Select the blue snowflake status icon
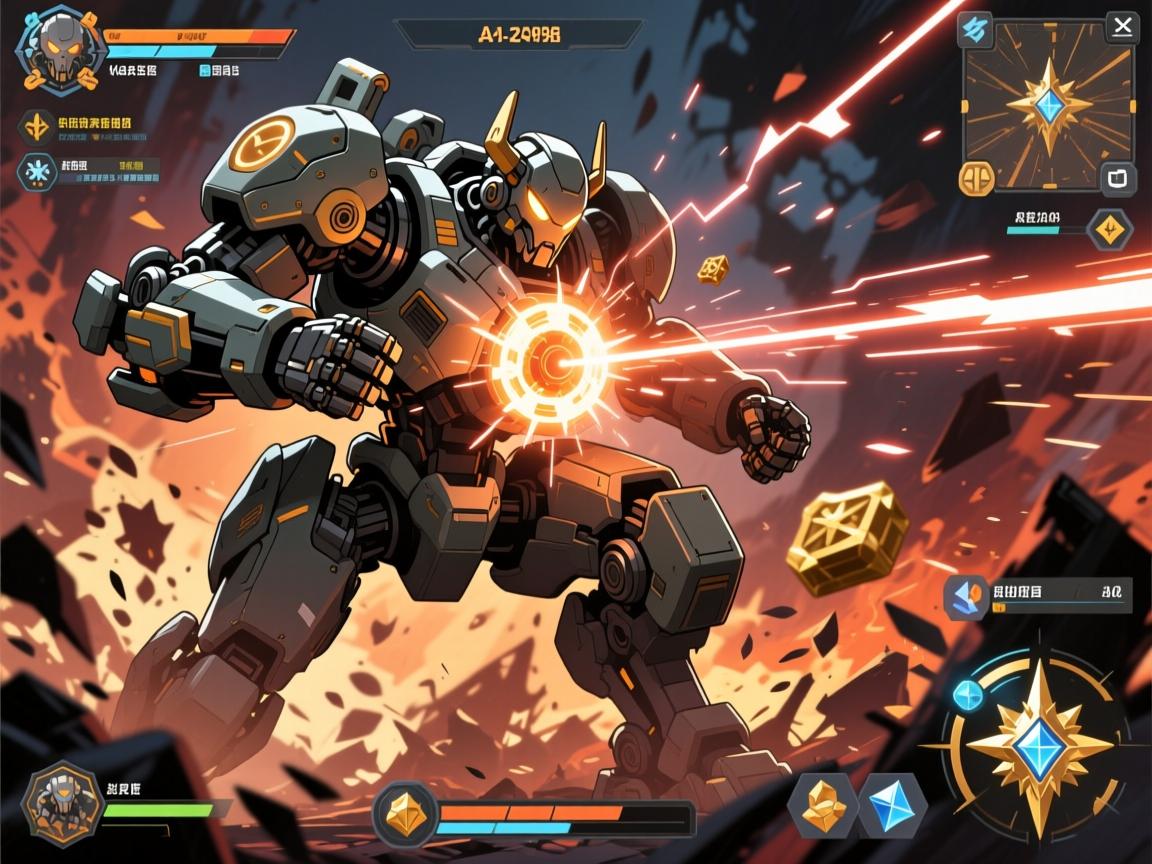 (38, 171)
